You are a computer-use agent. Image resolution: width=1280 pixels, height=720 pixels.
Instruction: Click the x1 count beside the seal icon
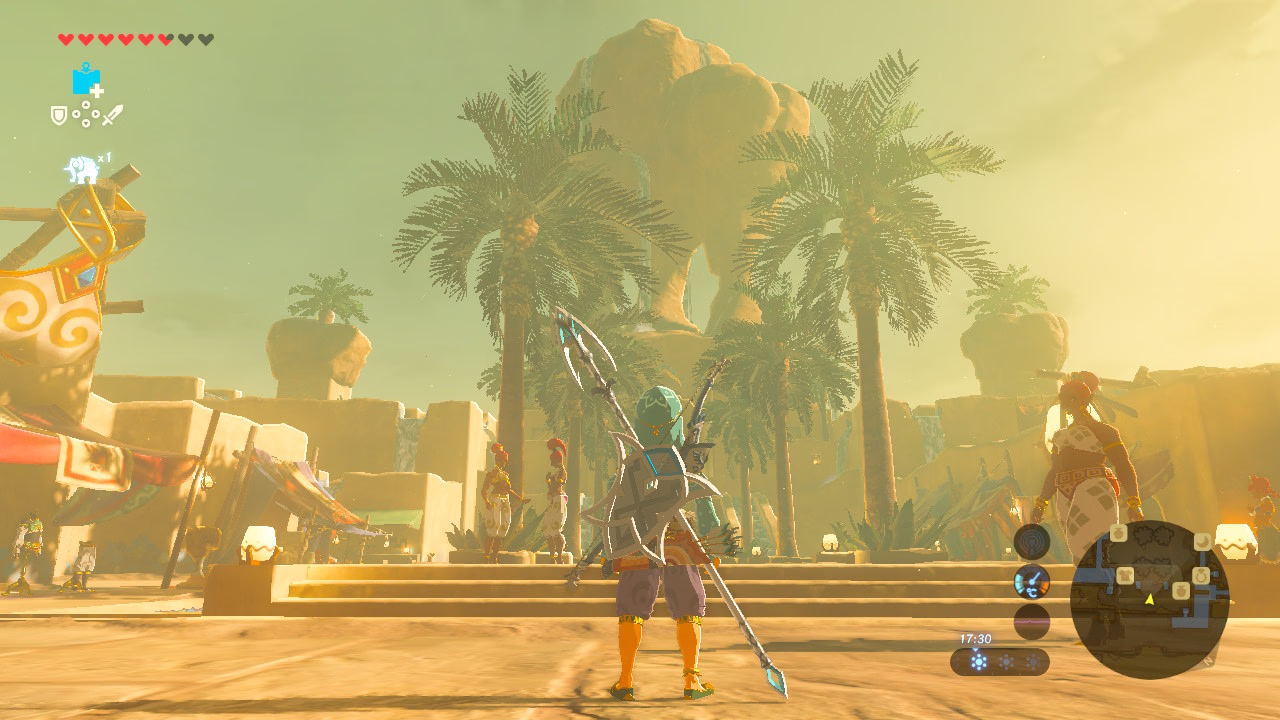coord(104,156)
